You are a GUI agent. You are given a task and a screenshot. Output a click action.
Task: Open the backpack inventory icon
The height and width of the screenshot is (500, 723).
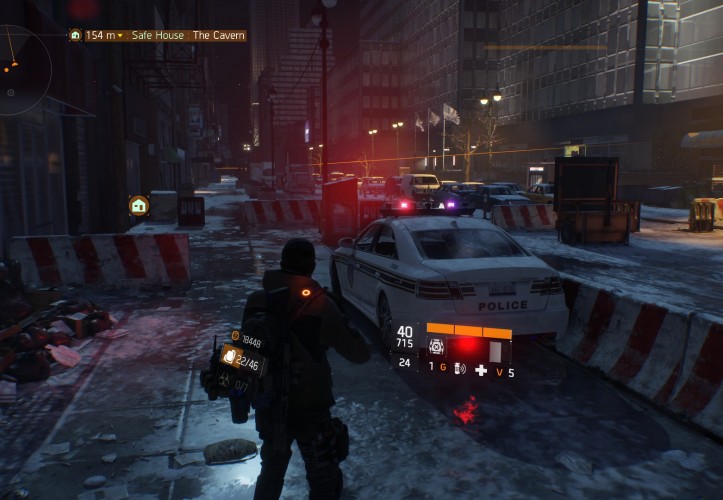tap(230, 355)
